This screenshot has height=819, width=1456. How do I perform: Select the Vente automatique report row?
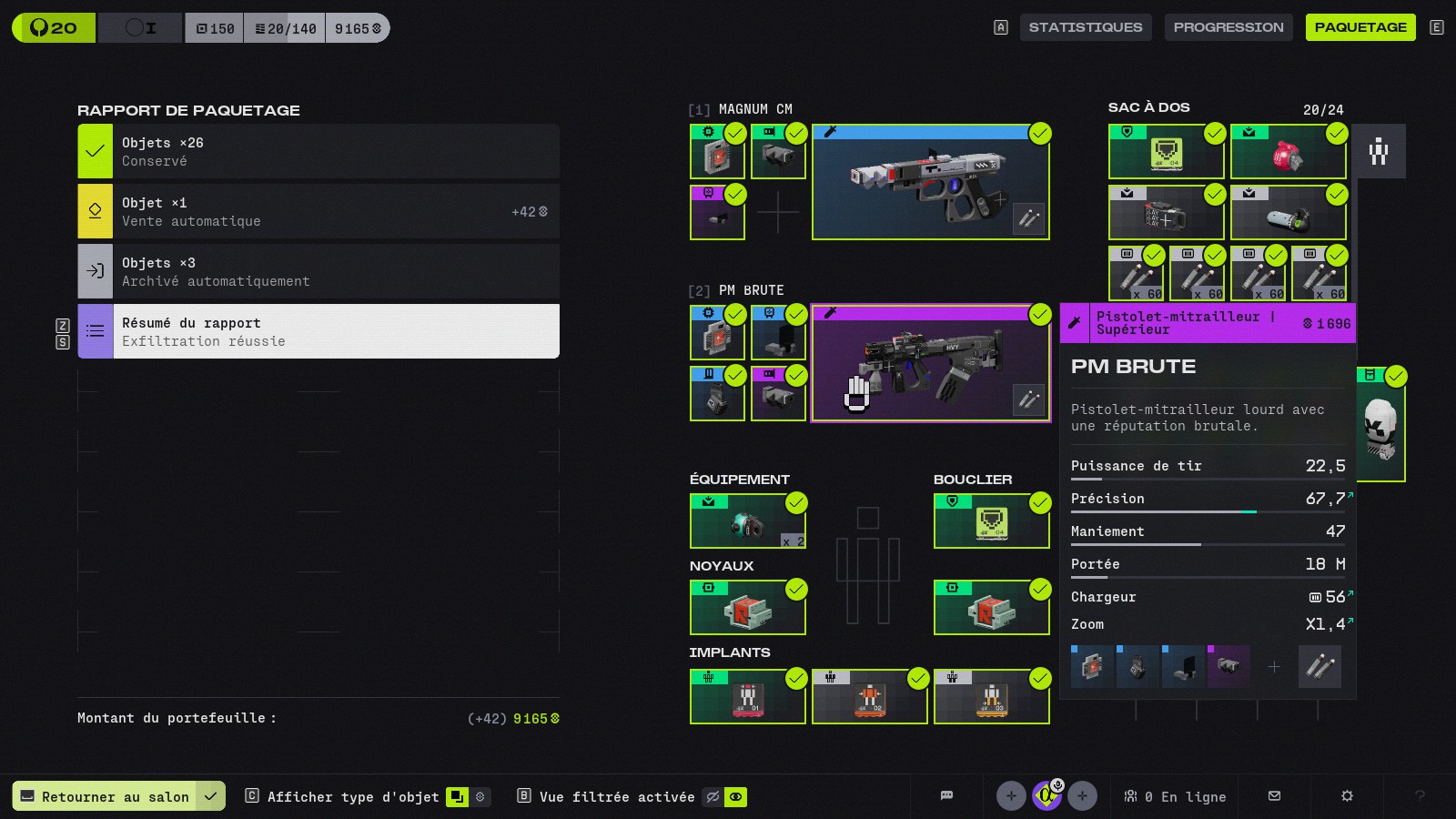click(x=318, y=211)
